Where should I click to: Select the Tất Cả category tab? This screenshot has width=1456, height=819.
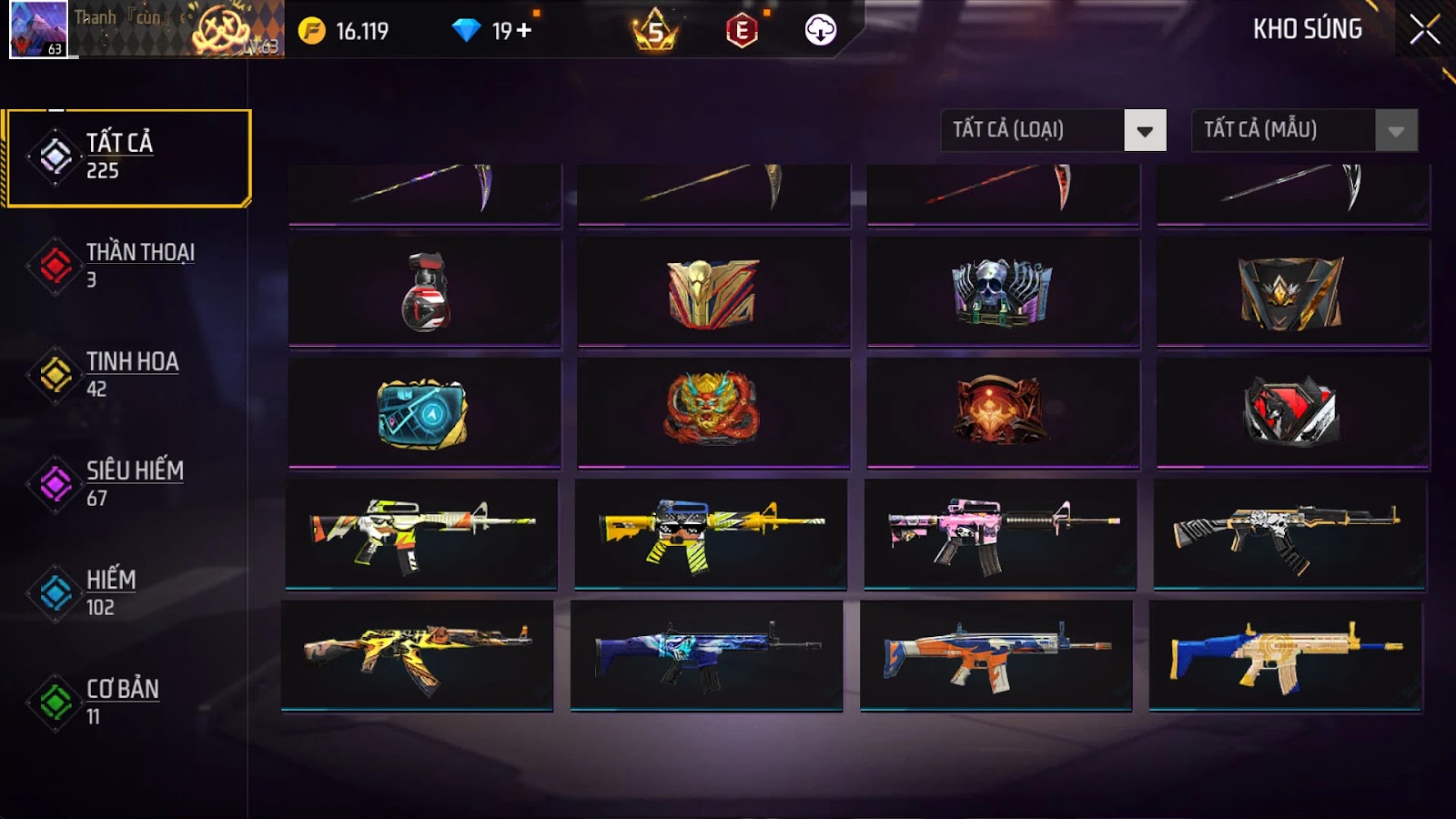(128, 157)
